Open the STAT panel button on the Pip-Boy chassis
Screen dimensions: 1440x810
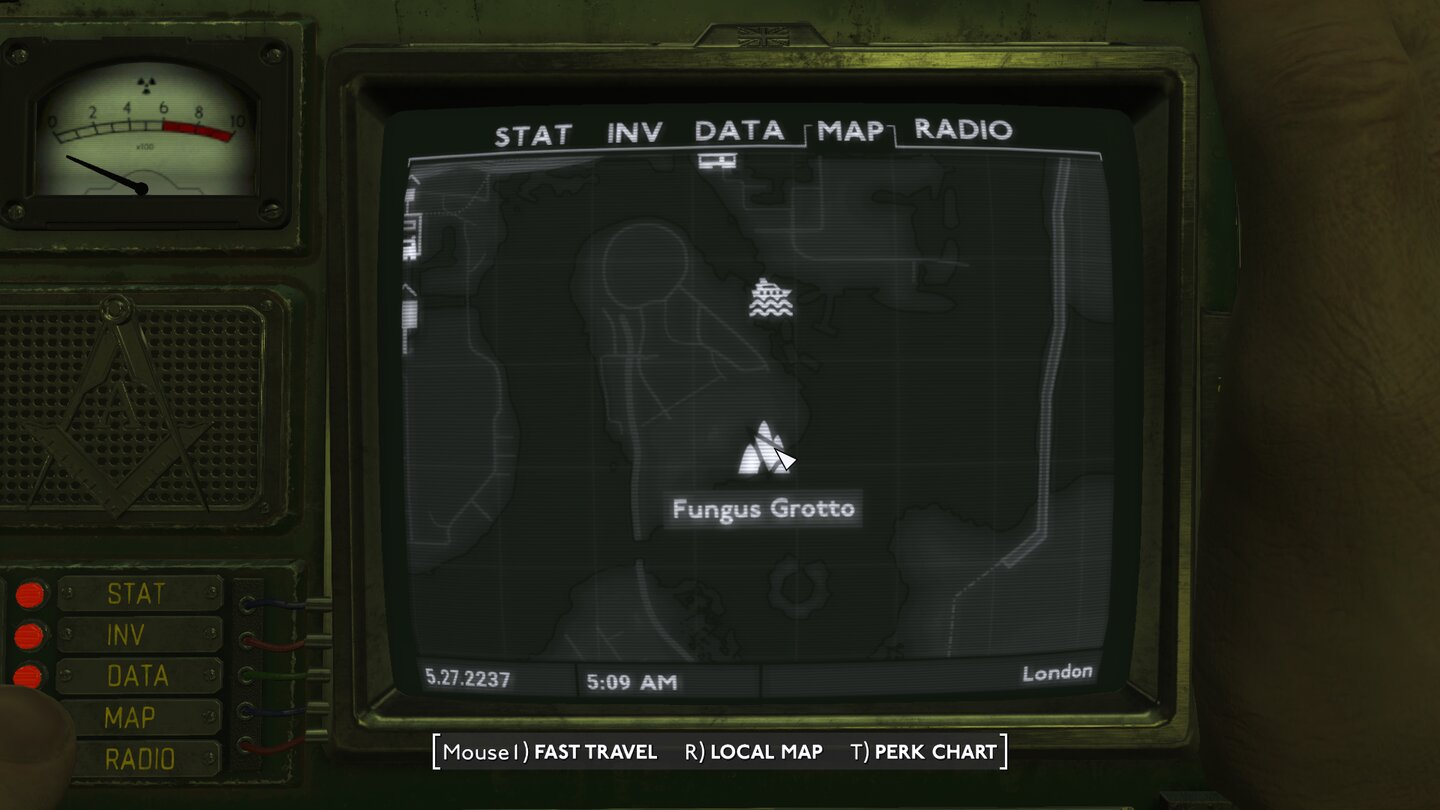[x=138, y=593]
